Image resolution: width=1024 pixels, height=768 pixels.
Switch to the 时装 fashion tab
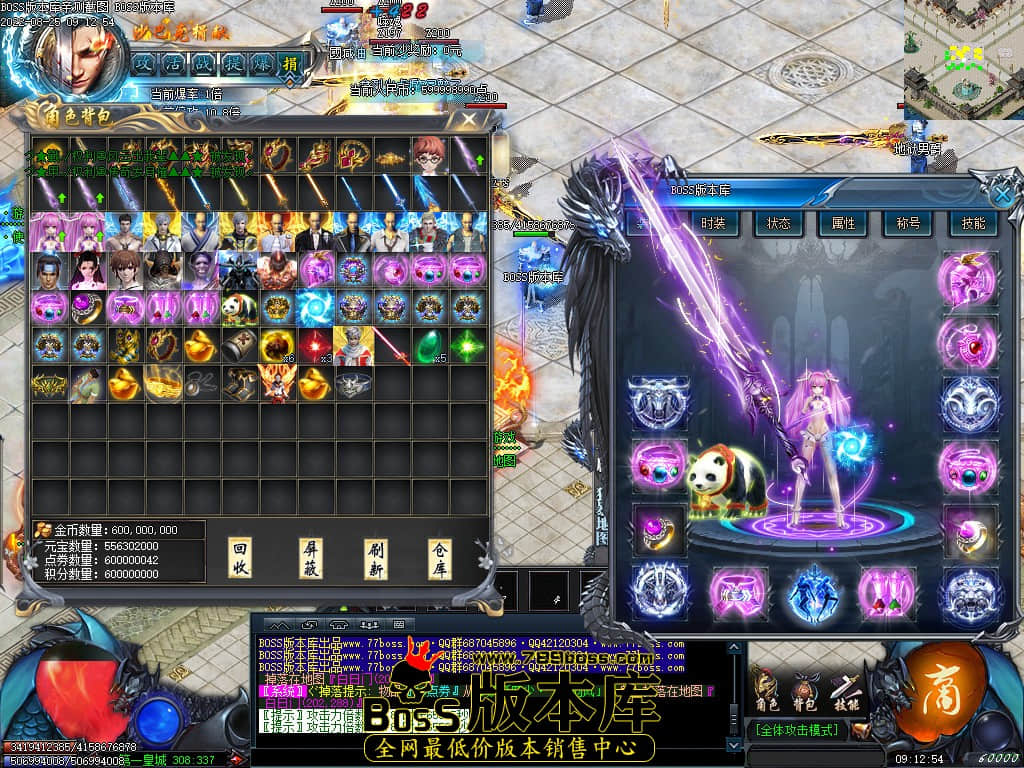713,223
